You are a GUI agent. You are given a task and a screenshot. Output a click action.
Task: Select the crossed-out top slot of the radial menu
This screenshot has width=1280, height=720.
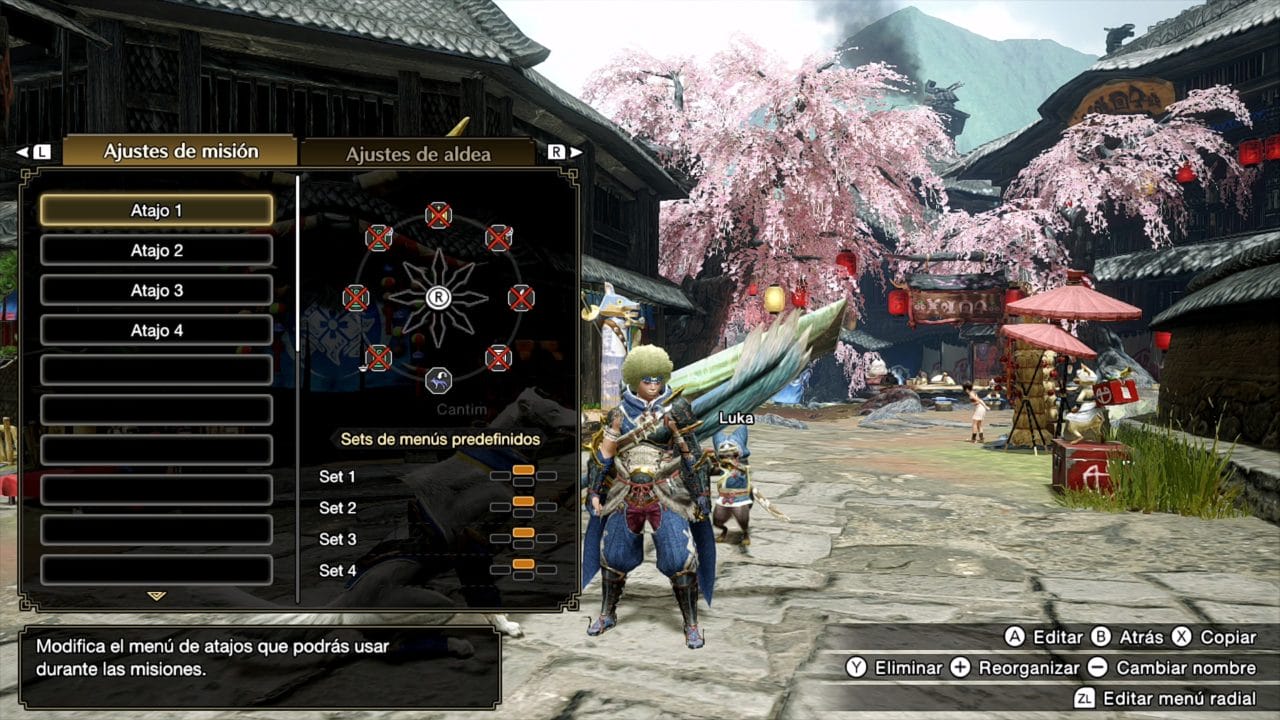pyautogui.click(x=440, y=213)
